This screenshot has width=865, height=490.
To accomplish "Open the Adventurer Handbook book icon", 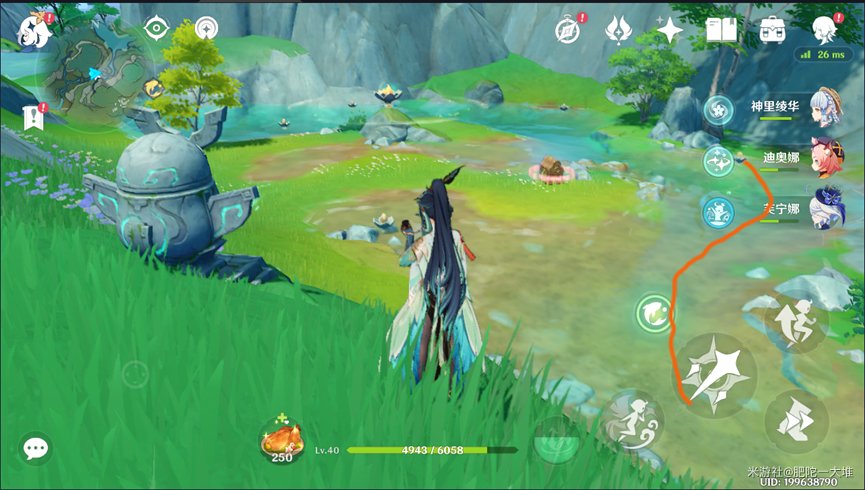I will point(721,30).
